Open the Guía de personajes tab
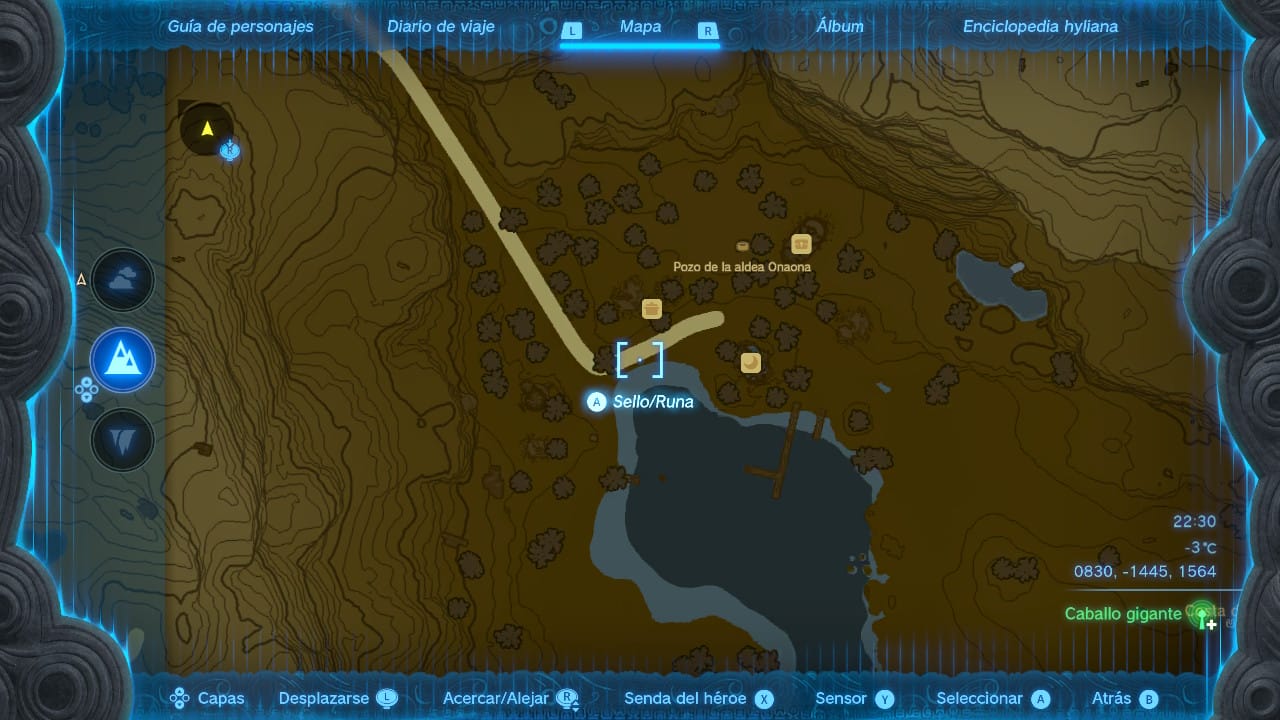Image resolution: width=1280 pixels, height=720 pixels. coord(240,27)
